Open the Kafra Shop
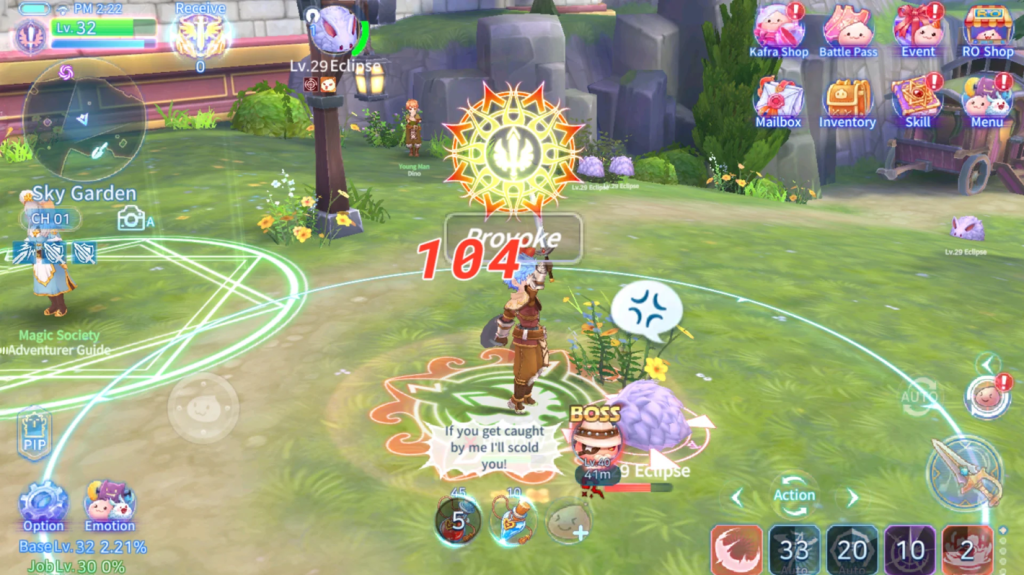 778,28
